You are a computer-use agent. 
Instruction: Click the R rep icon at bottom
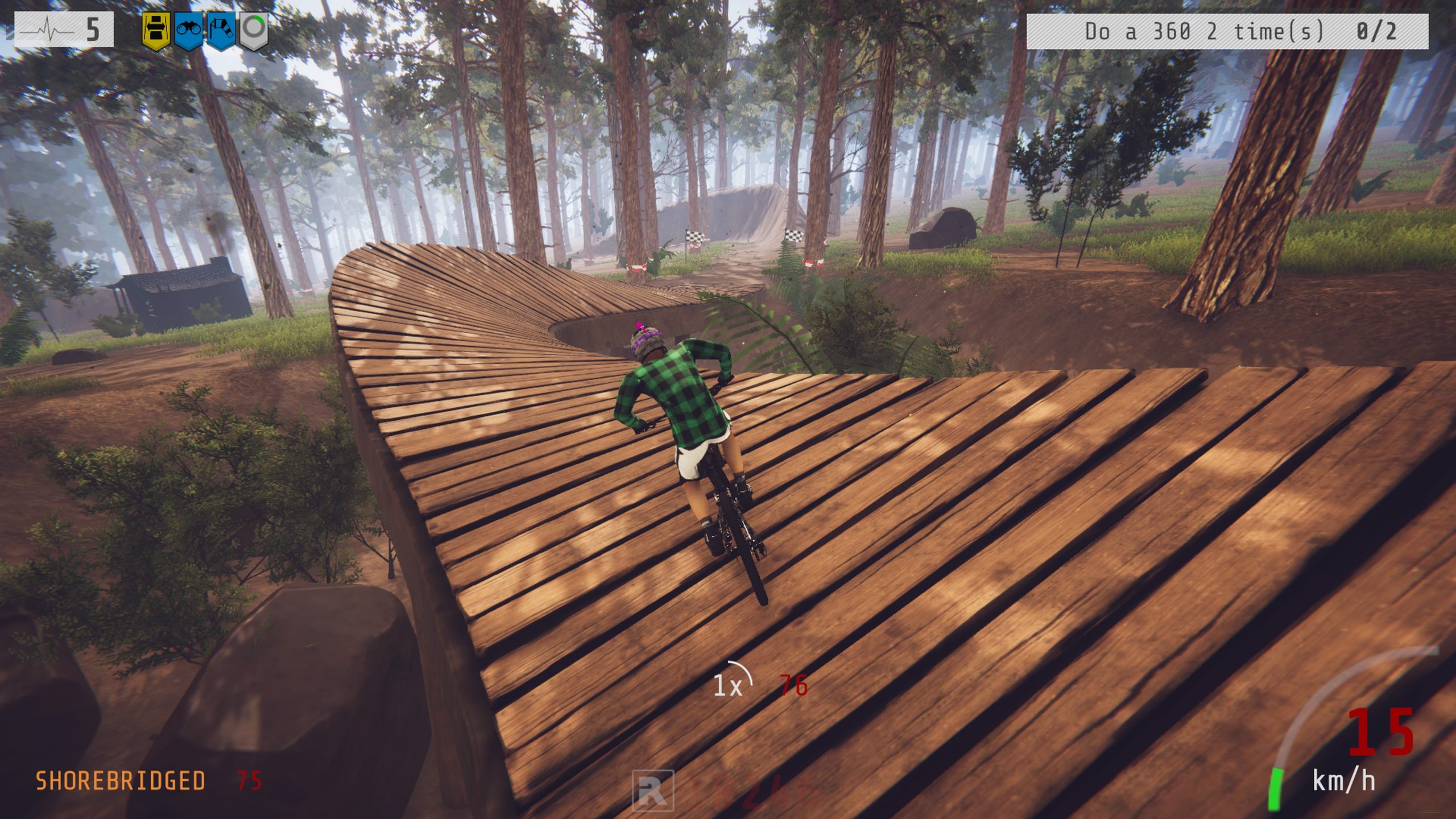653,792
